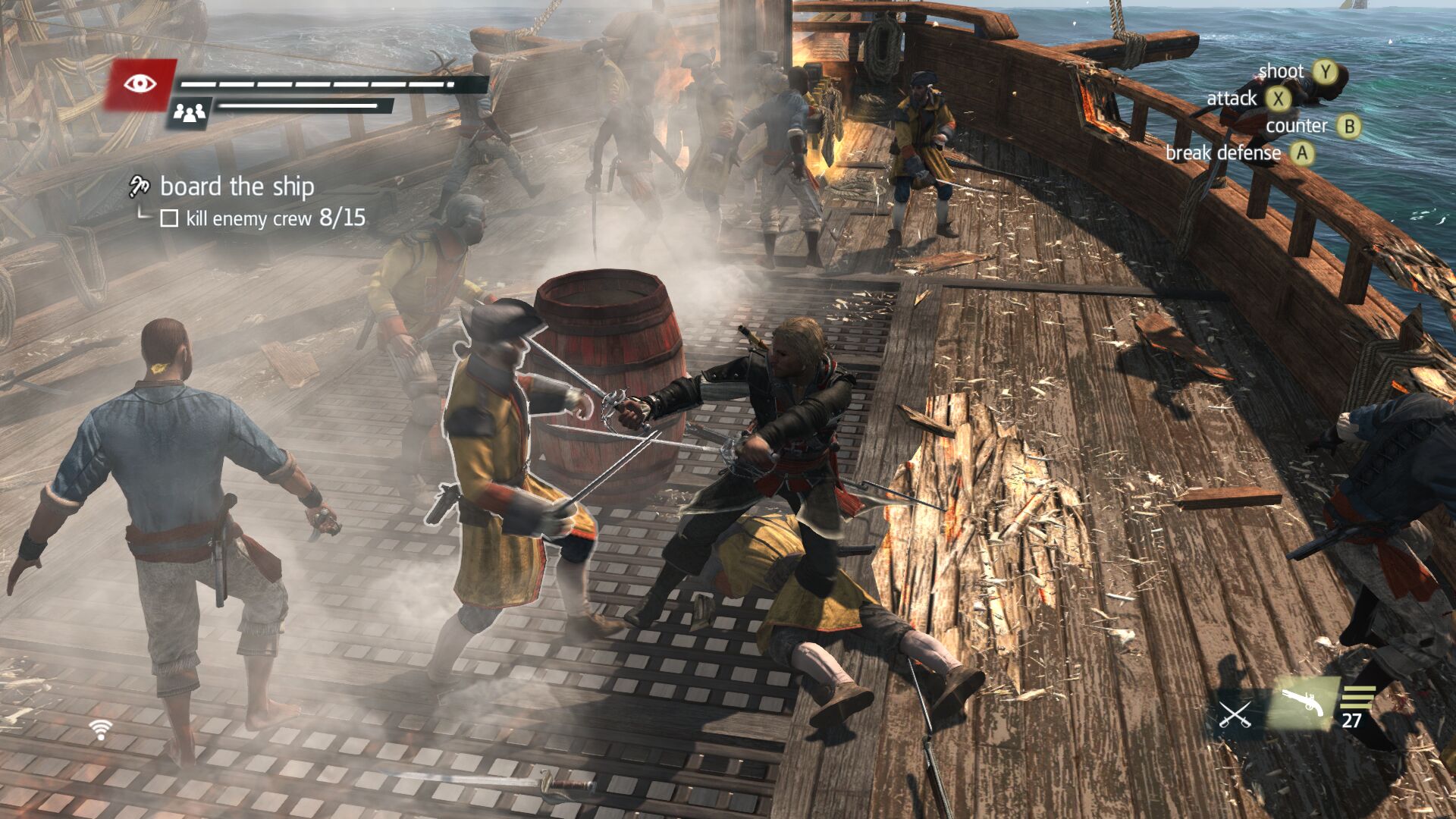Select the flintlock pistol weapon slot
The image size is (1456, 819).
1304,704
